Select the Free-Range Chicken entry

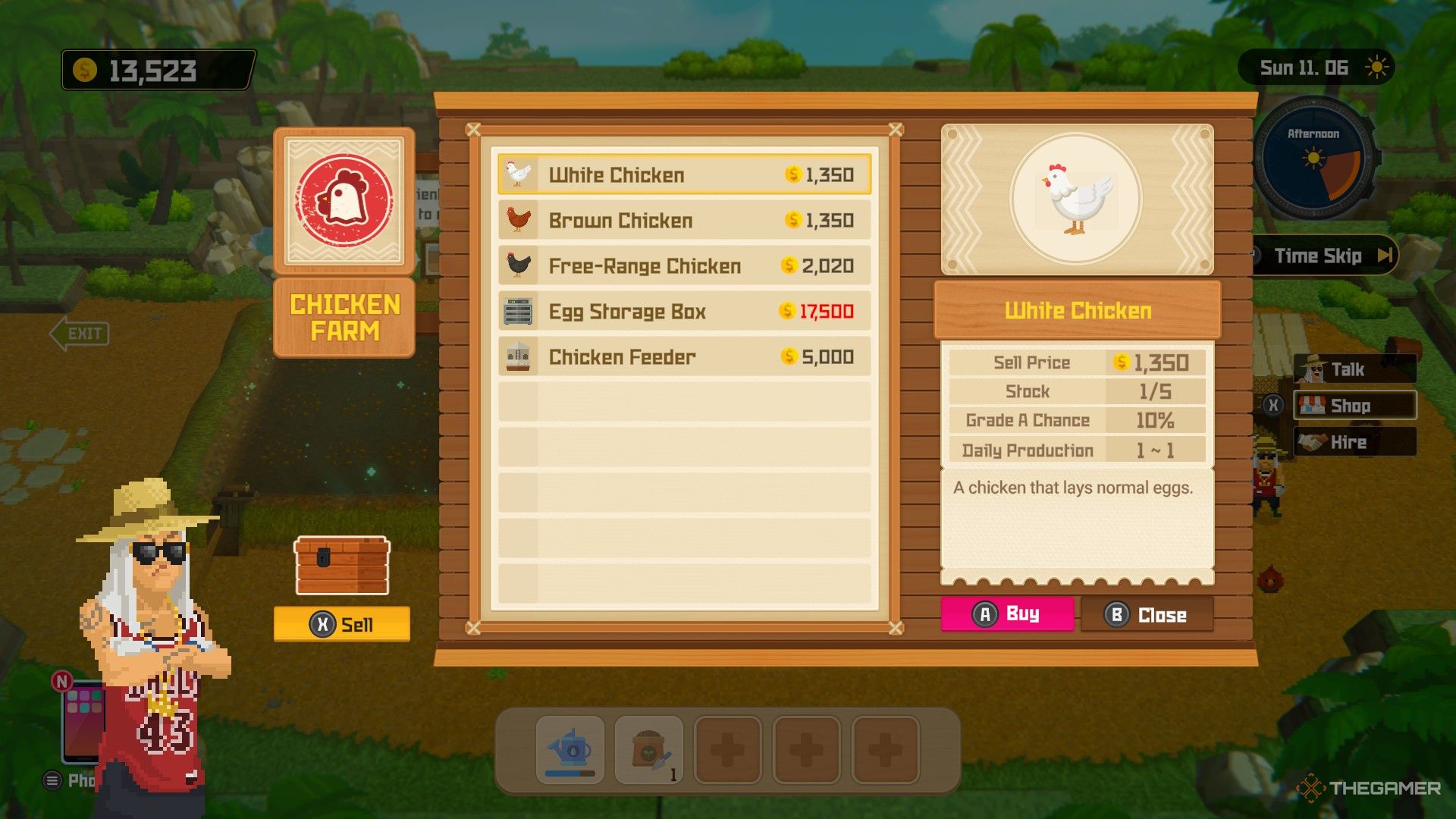682,266
